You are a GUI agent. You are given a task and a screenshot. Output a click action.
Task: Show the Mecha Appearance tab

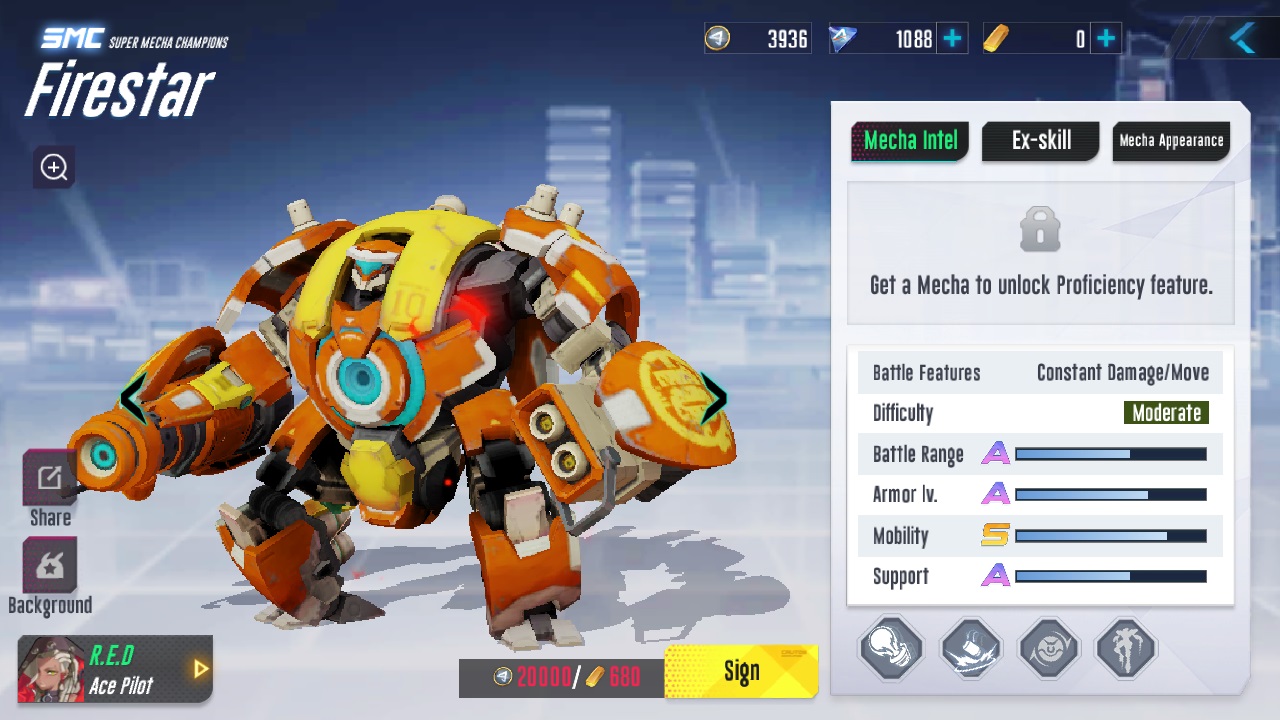tap(1171, 141)
